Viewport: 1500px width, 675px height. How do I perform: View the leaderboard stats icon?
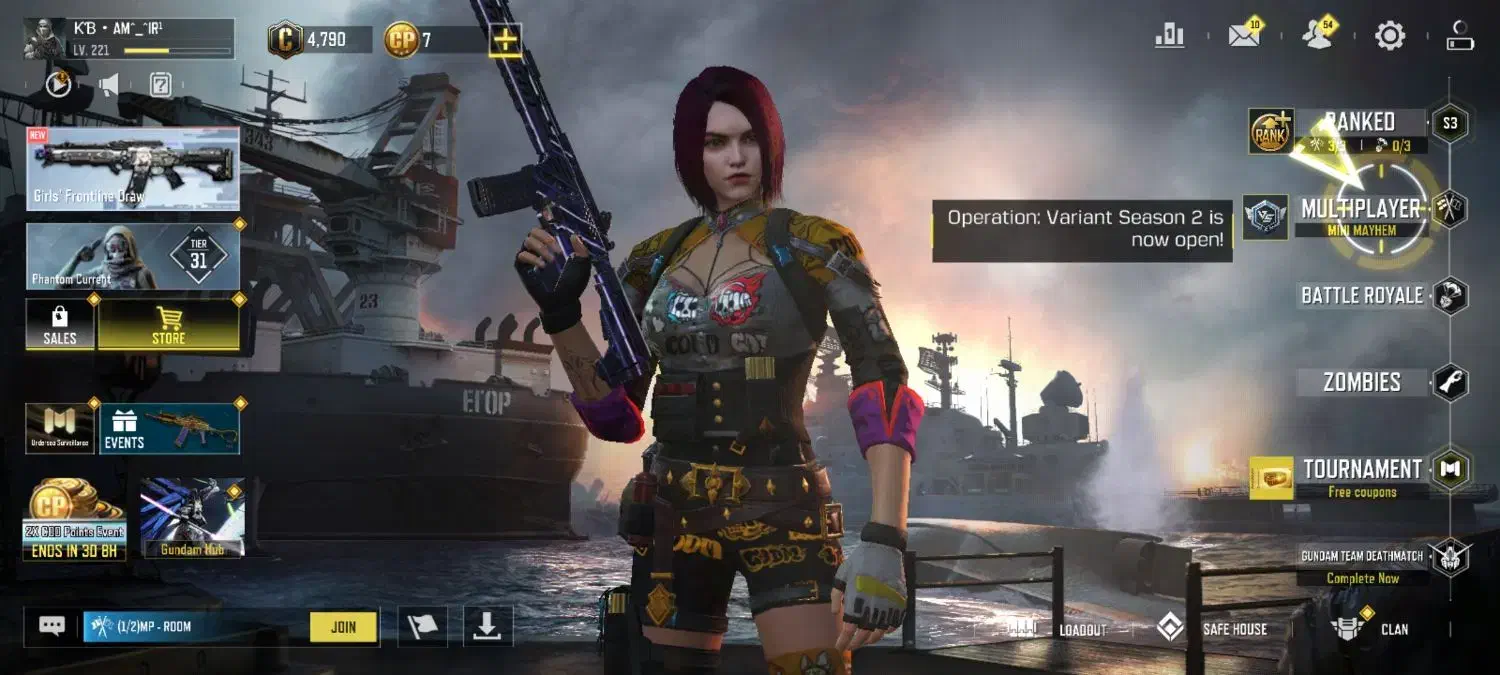tap(1169, 37)
